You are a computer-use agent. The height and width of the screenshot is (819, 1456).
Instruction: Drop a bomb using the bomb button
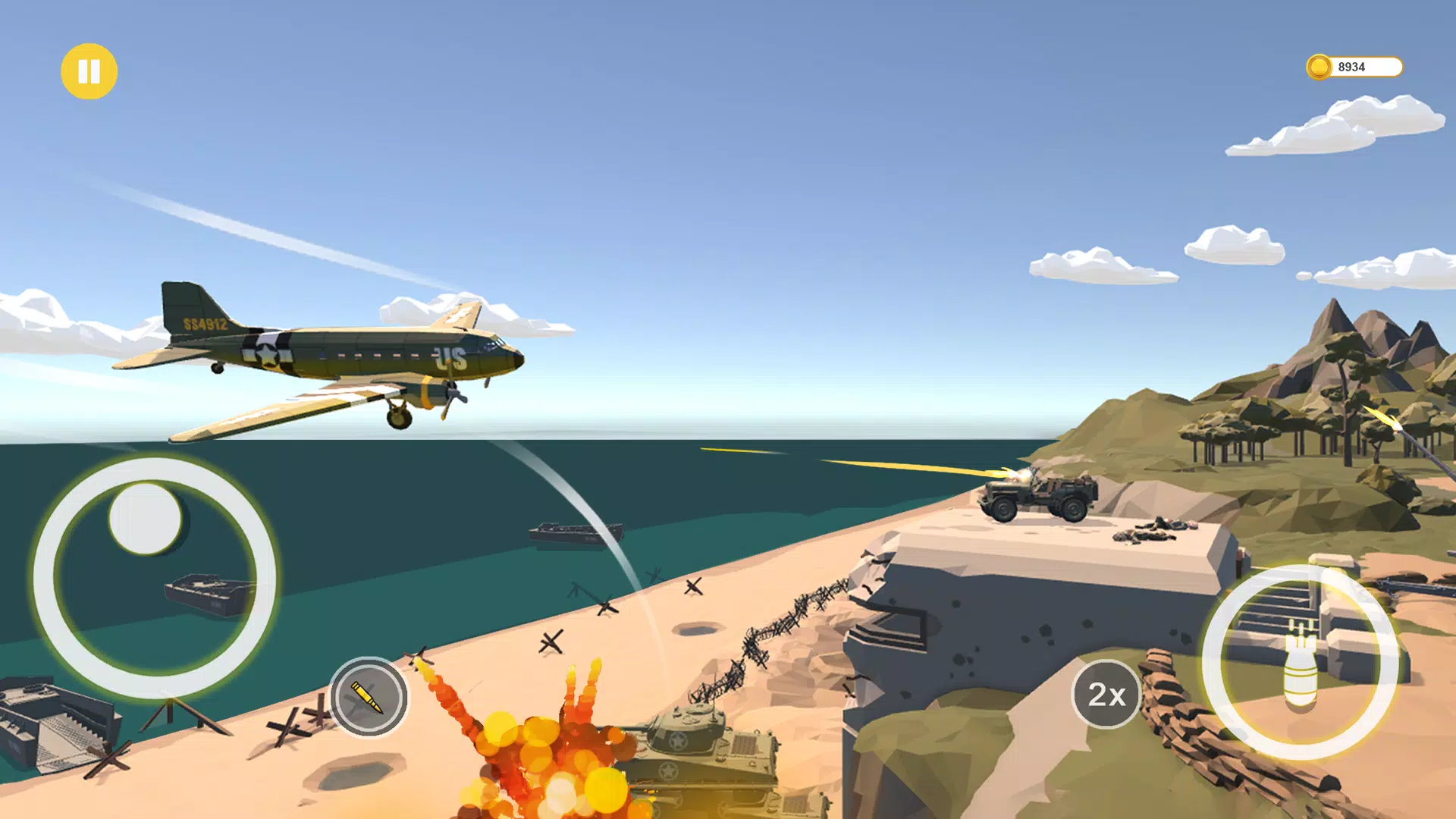[1300, 663]
